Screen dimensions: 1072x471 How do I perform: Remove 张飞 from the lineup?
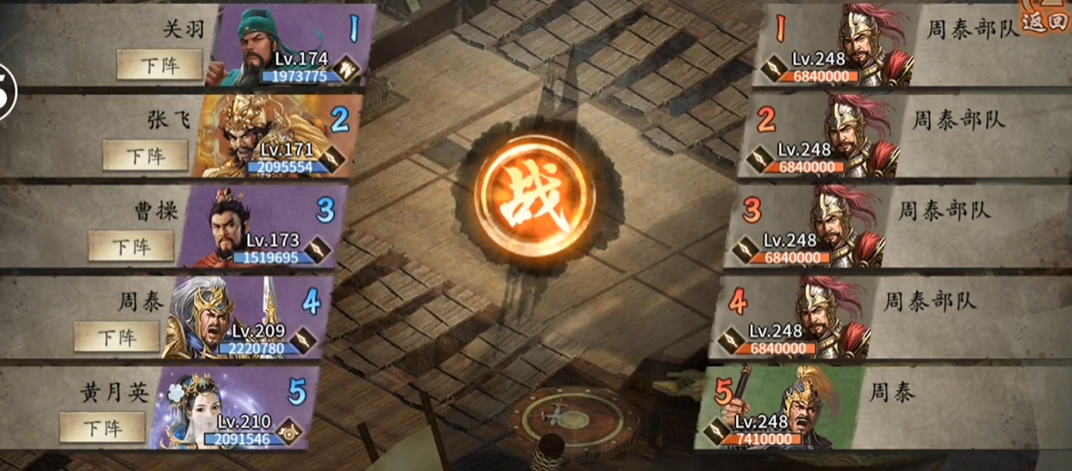[145, 155]
